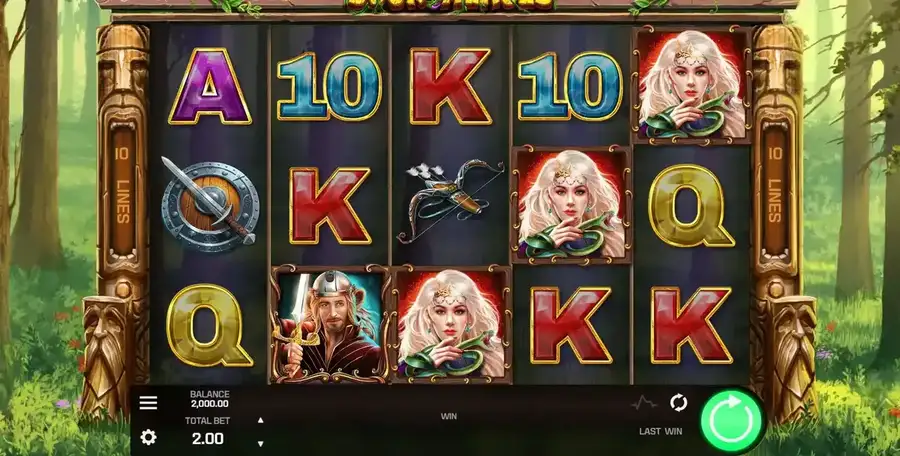
Task: Increase total bet with the up arrow
Action: coord(260,420)
